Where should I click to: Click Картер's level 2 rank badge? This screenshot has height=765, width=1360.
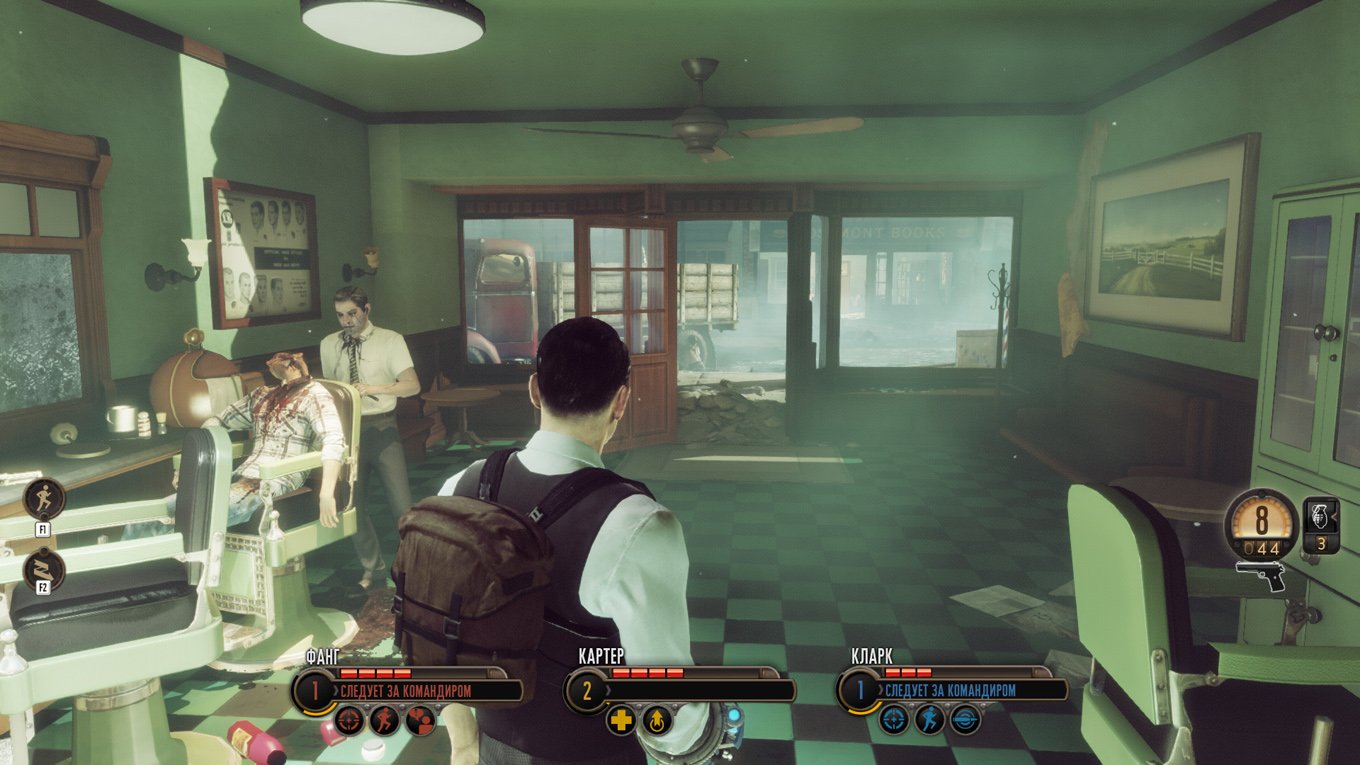coord(588,691)
